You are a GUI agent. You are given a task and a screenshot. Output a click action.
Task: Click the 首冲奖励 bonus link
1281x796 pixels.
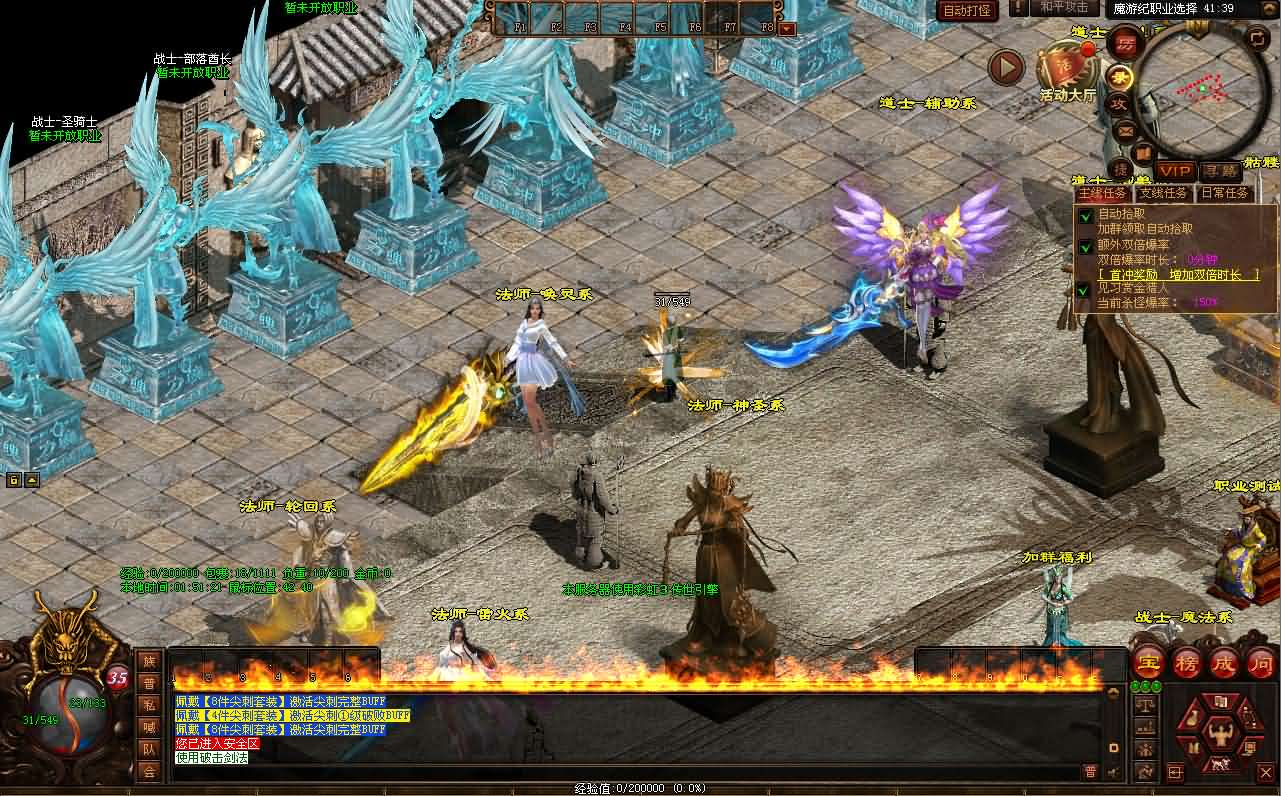(1179, 274)
